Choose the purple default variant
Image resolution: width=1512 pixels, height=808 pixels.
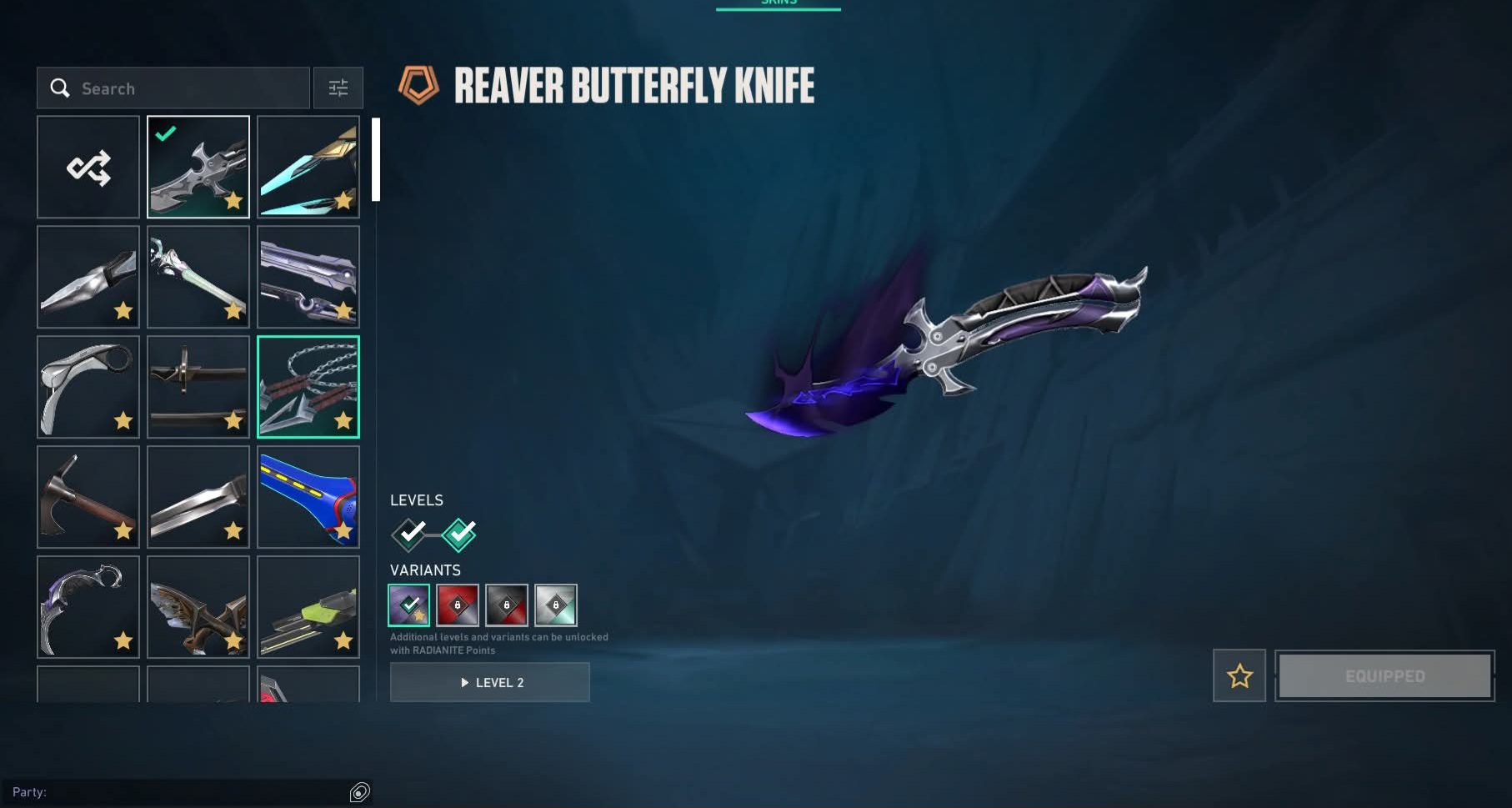(409, 605)
